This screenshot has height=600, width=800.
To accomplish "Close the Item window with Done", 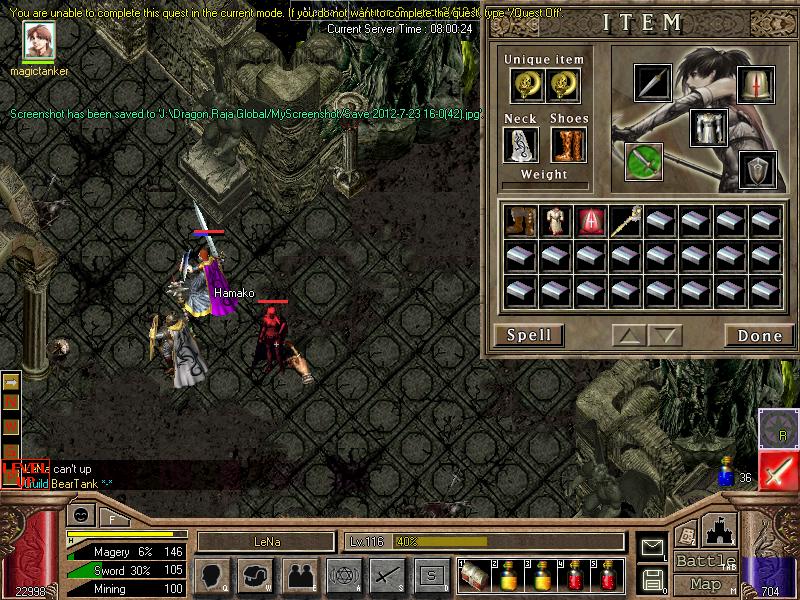I will 759,336.
